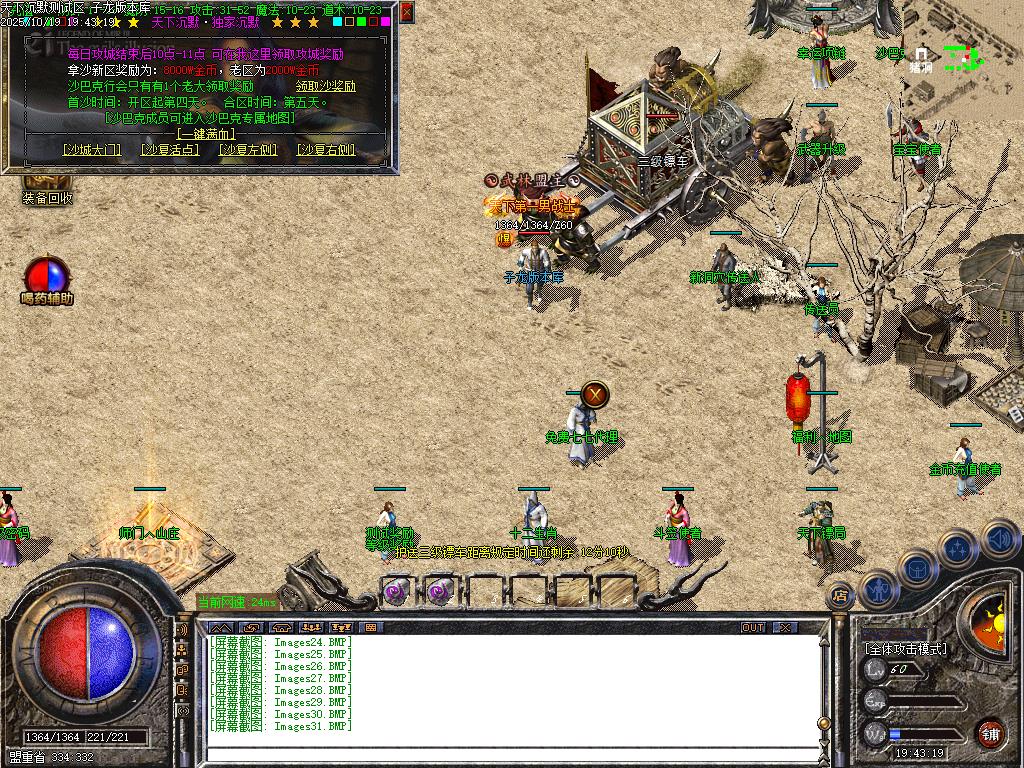Switch the 全体攻击模式 attack mode label
1024x768 pixels.
click(906, 649)
